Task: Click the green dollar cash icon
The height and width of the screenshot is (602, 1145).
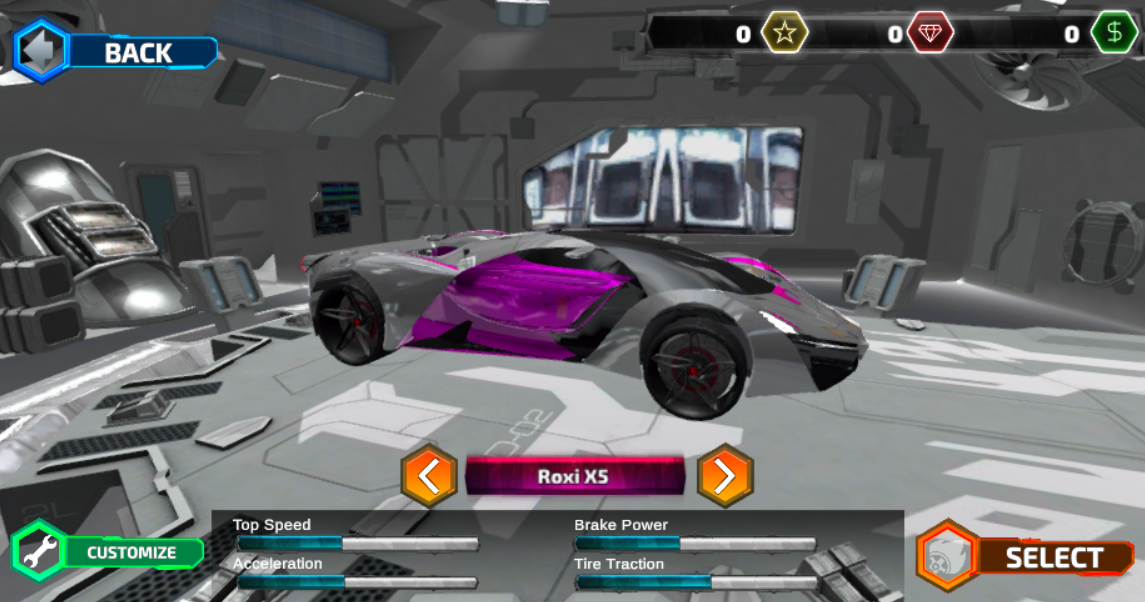Action: click(x=1114, y=34)
